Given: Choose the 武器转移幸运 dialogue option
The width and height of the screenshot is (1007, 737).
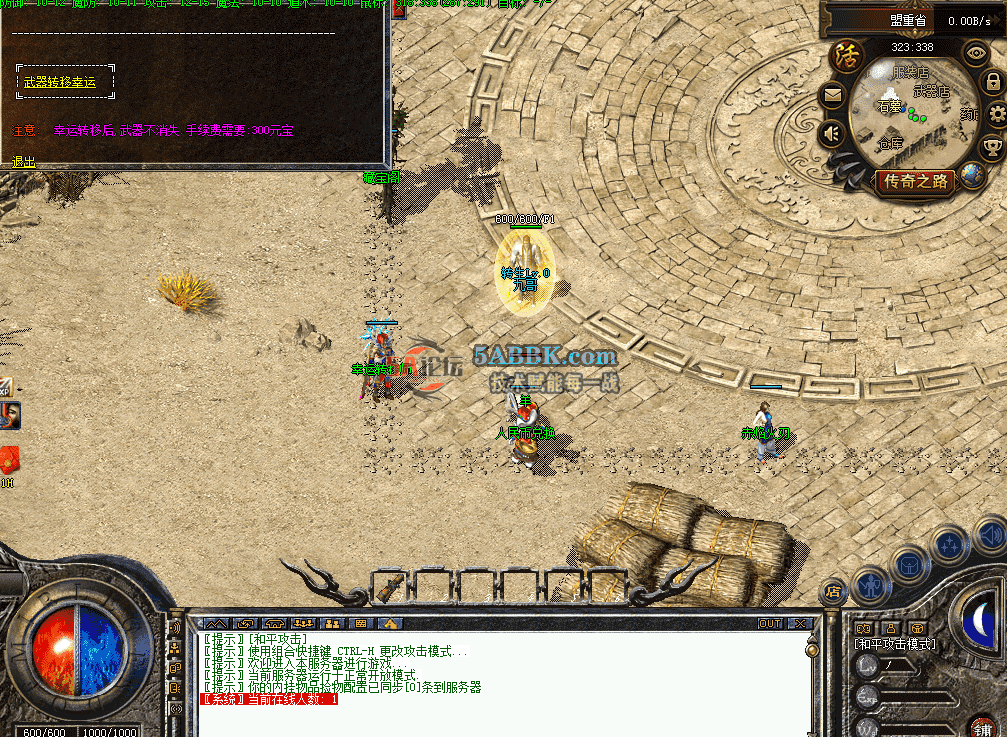Looking at the screenshot, I should click(x=60, y=82).
